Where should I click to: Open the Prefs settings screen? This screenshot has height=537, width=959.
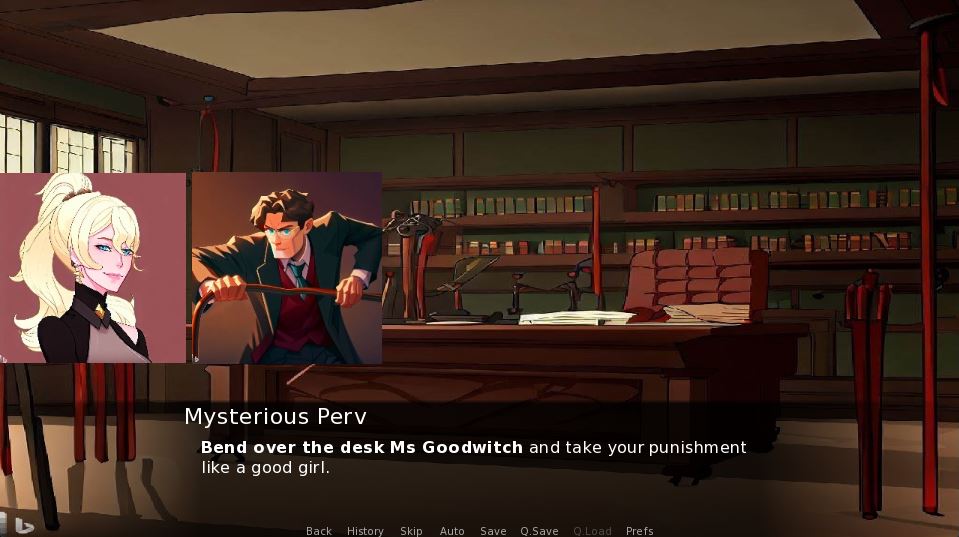tap(639, 531)
